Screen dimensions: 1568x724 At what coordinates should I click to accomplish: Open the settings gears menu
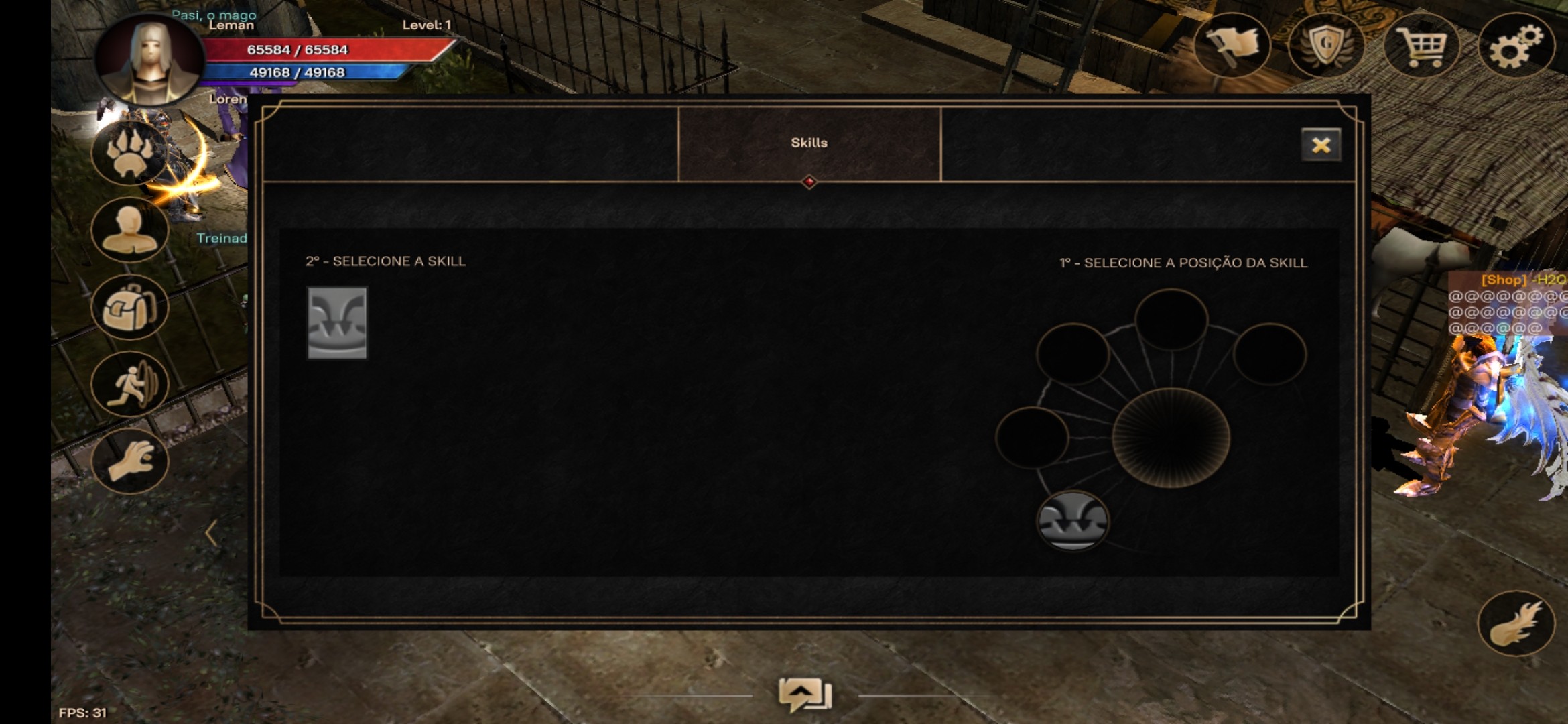[x=1516, y=46]
